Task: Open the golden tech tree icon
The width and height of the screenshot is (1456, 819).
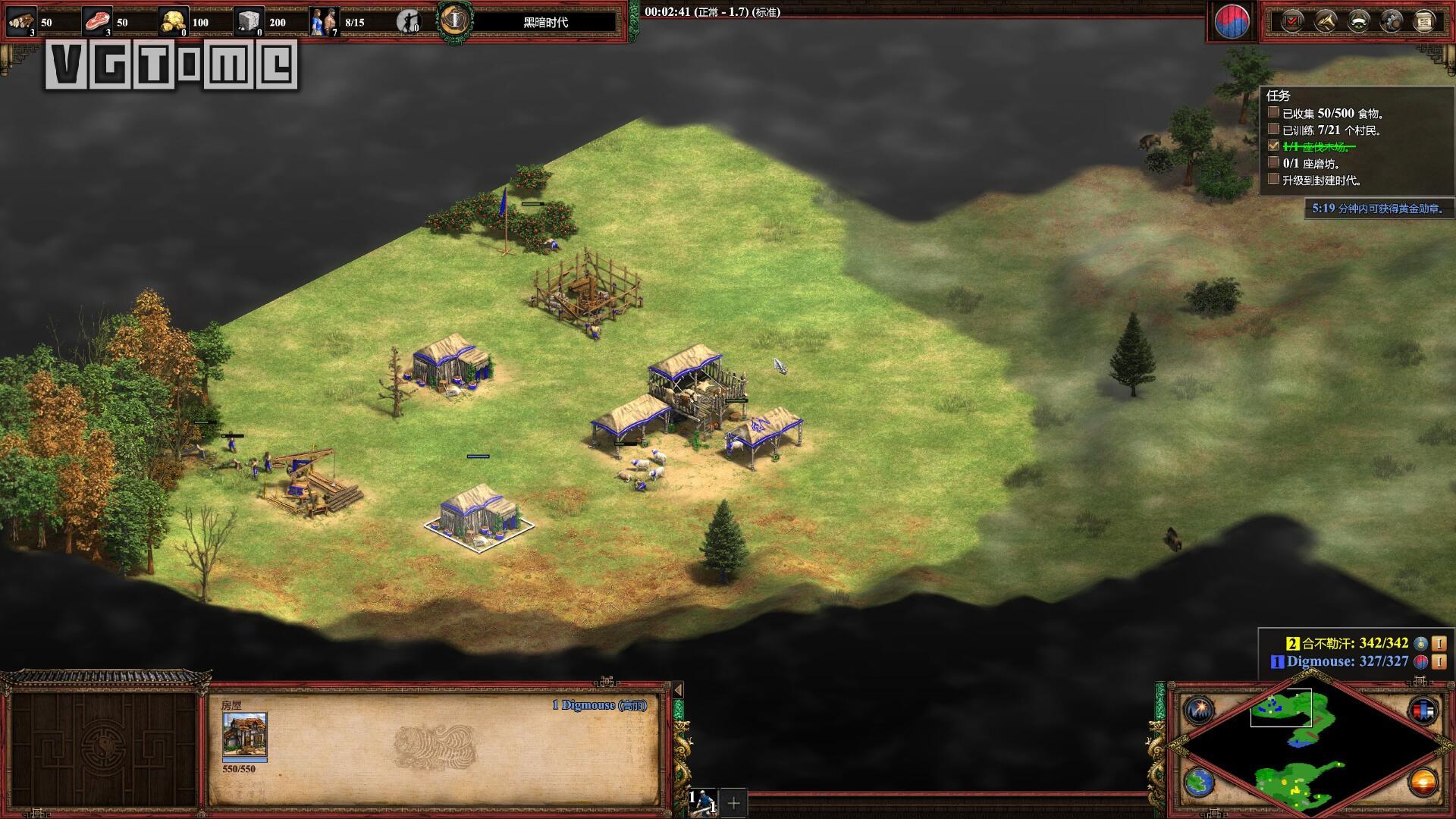Action: coord(1325,20)
